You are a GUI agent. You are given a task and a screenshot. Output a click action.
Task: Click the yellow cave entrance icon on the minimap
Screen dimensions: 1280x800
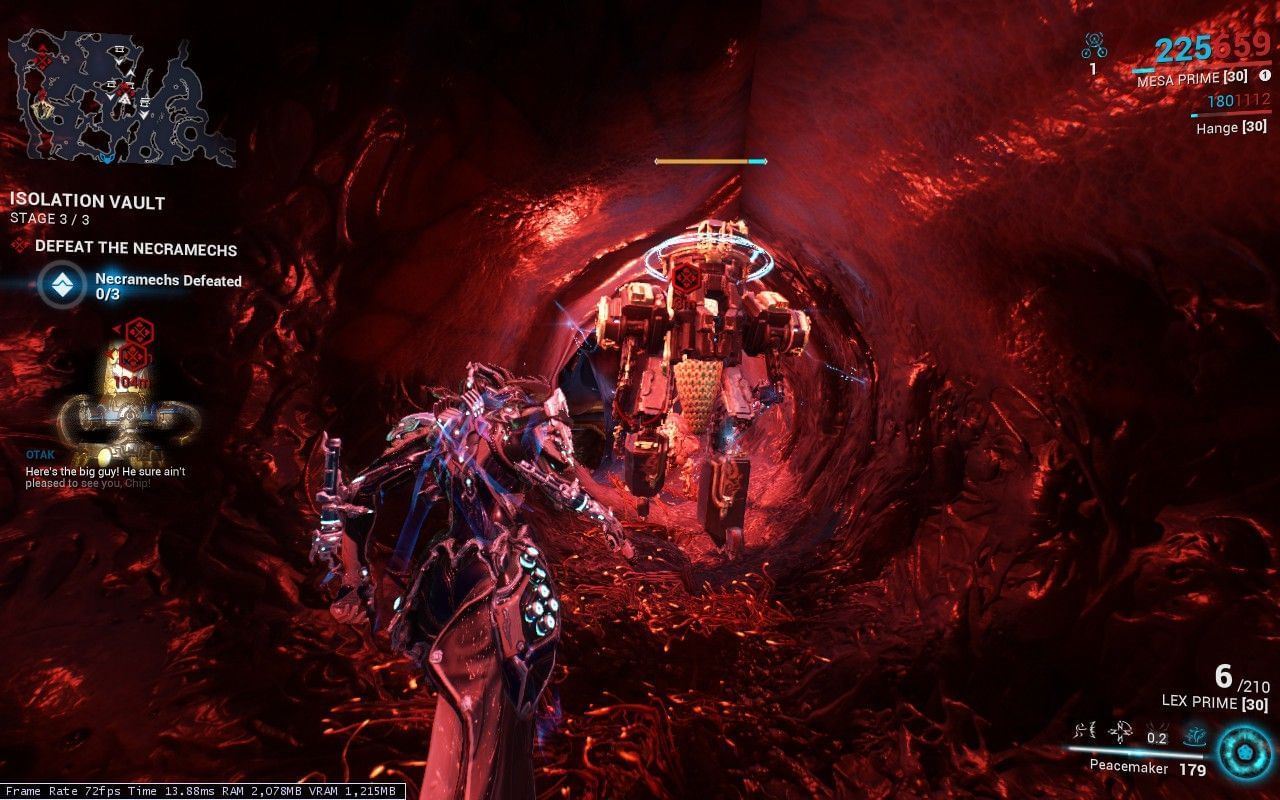(42, 109)
